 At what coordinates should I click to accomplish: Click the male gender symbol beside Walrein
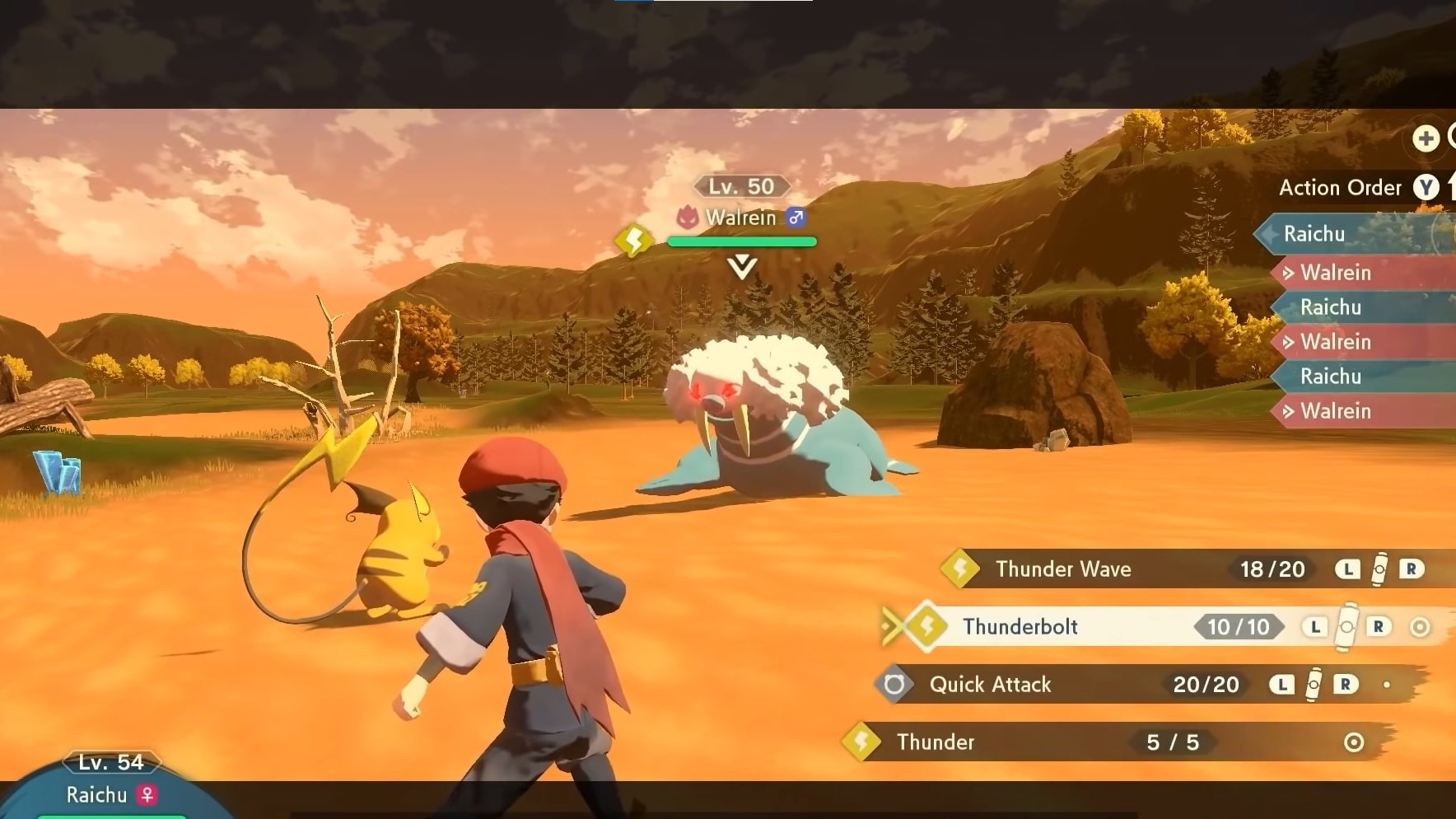796,218
